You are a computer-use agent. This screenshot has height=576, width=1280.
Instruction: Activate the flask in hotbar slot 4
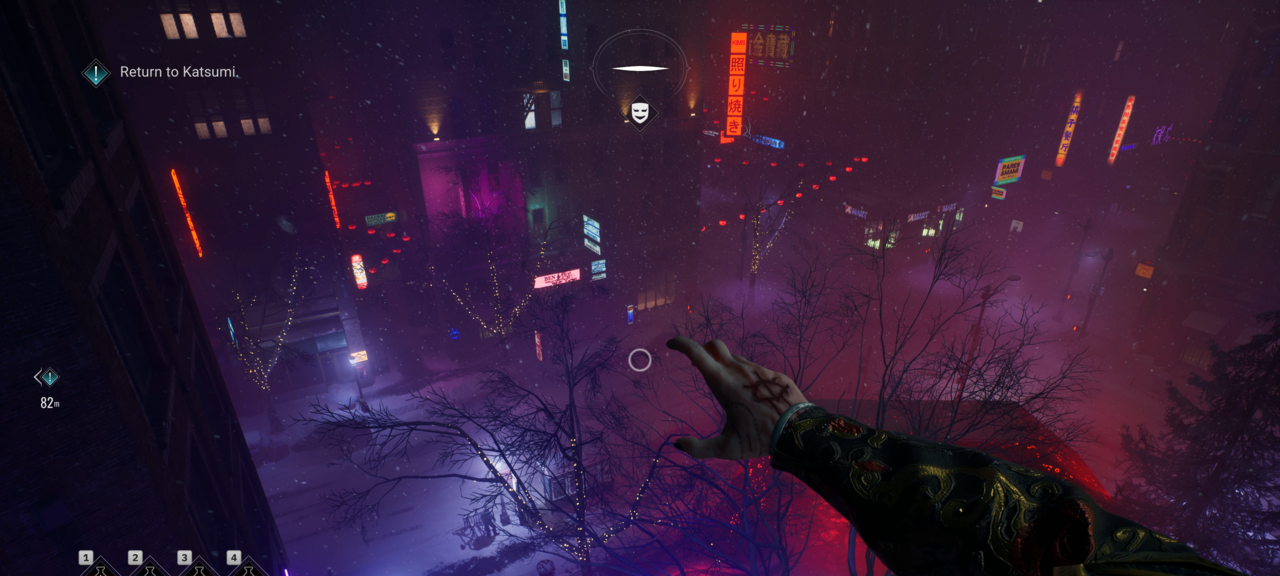[248, 568]
